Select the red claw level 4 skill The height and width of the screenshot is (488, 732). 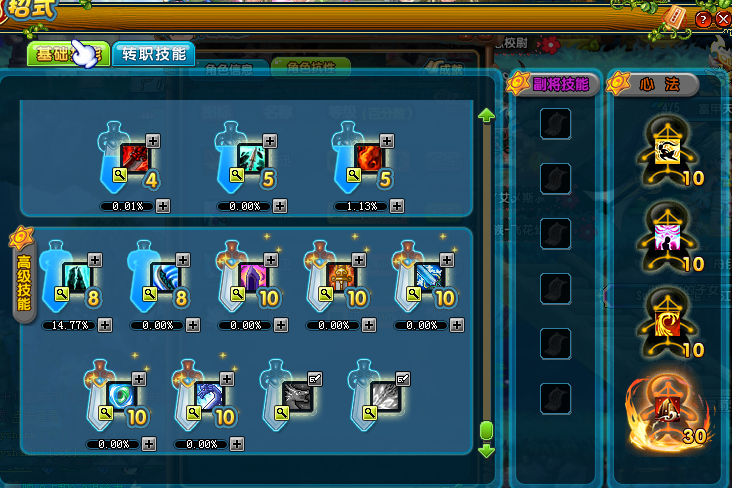point(133,156)
